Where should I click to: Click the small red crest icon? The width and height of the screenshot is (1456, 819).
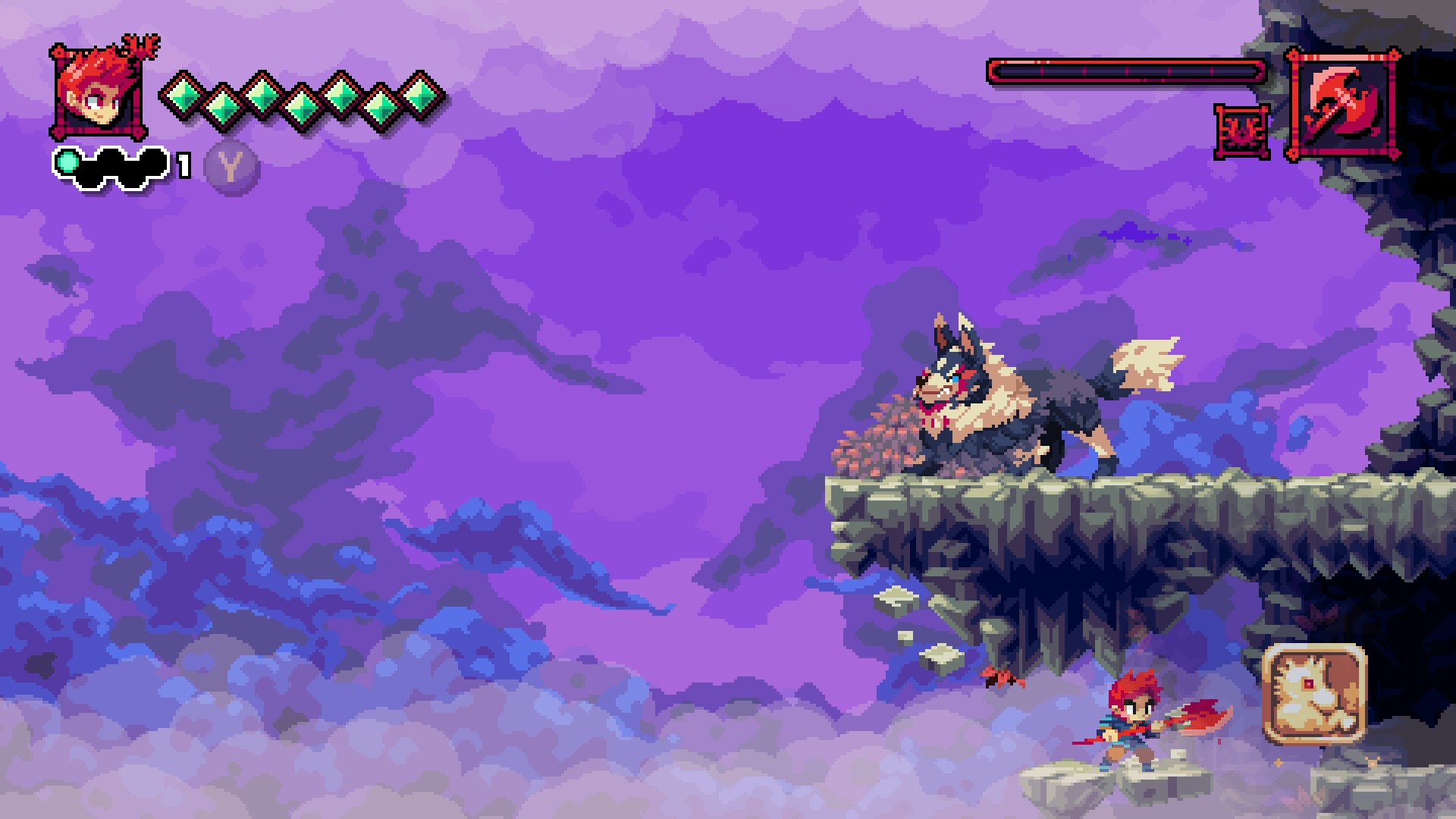click(x=1242, y=132)
